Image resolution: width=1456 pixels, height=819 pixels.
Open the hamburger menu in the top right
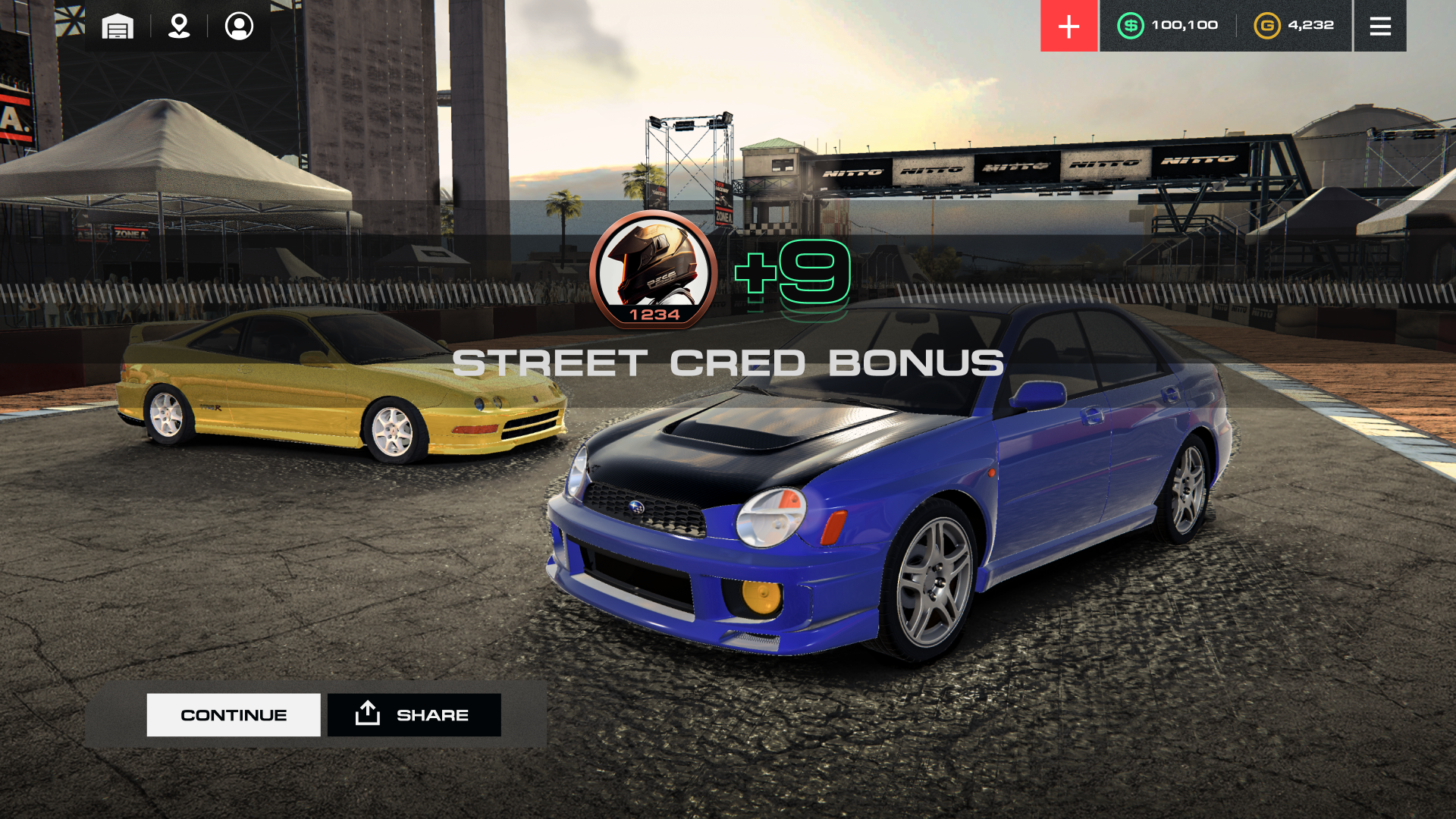tap(1380, 25)
